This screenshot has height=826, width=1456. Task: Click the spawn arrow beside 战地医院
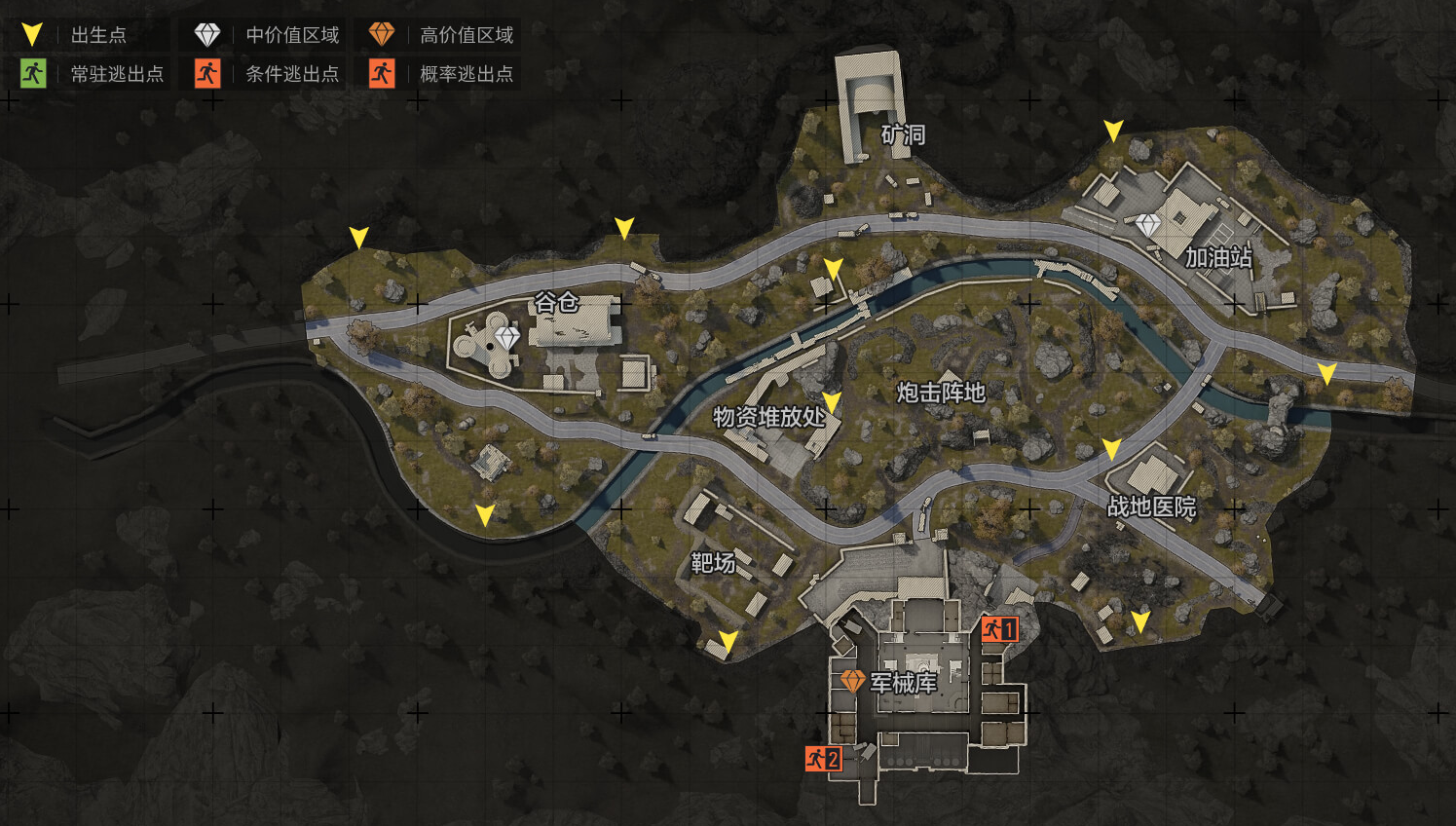pos(1111,449)
